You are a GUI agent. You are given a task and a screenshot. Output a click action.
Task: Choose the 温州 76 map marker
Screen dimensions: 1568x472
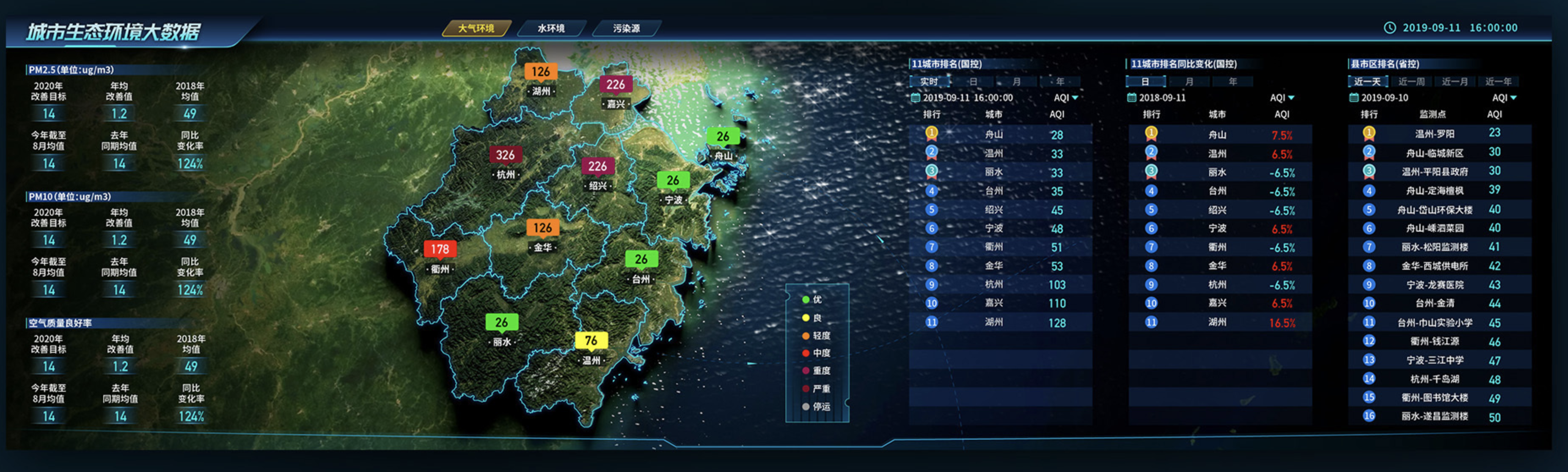pos(591,340)
